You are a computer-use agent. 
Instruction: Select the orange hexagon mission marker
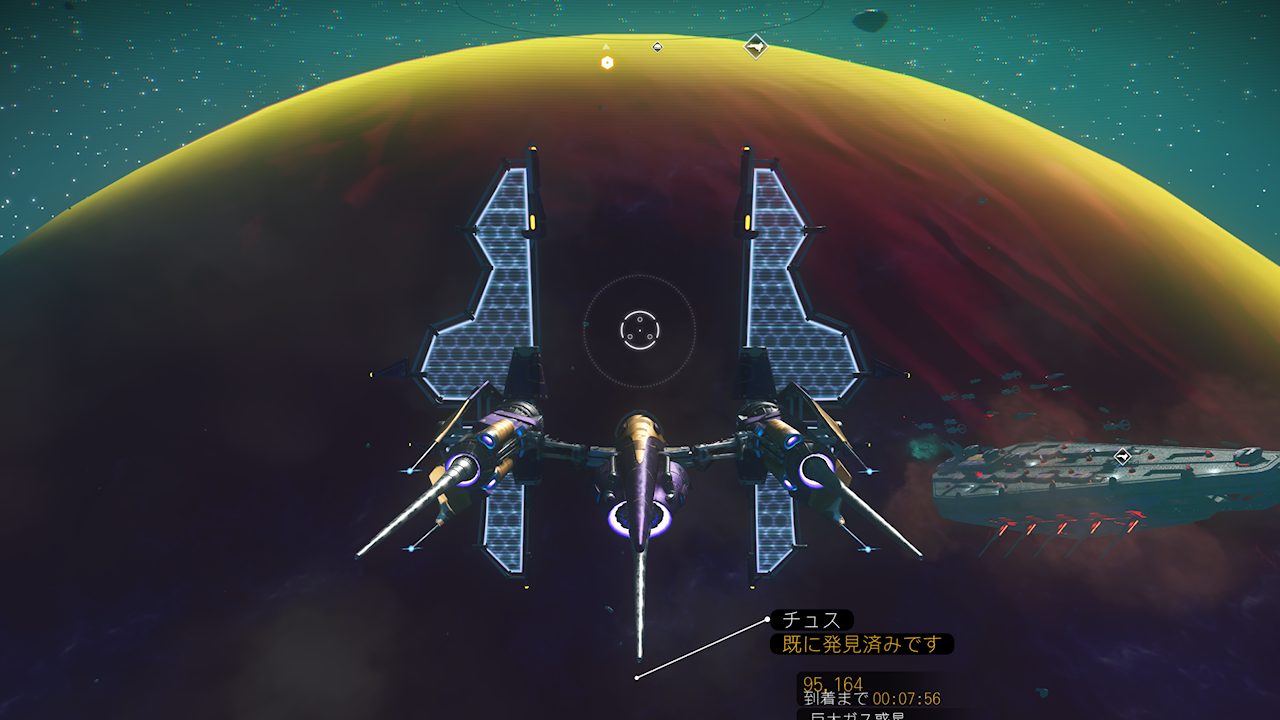(x=607, y=63)
